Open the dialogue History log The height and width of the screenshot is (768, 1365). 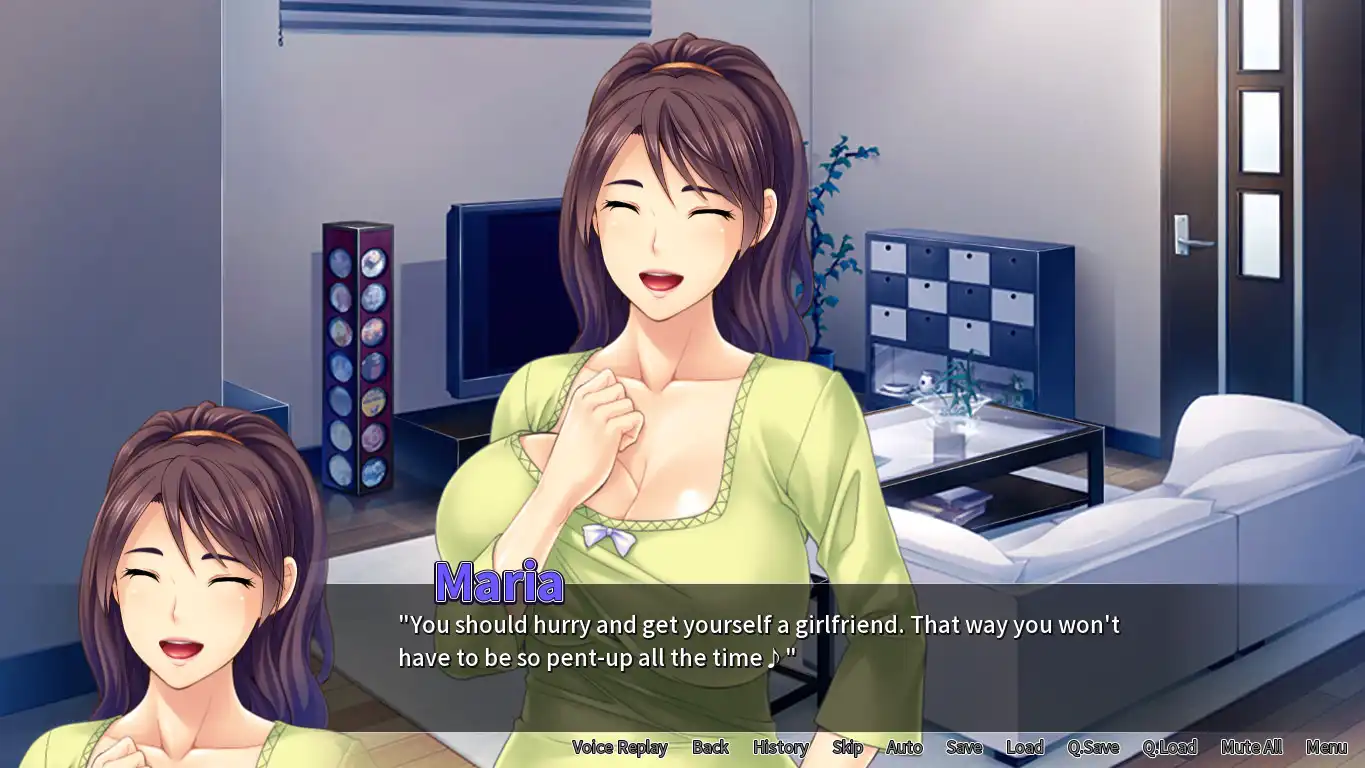pyautogui.click(x=780, y=747)
